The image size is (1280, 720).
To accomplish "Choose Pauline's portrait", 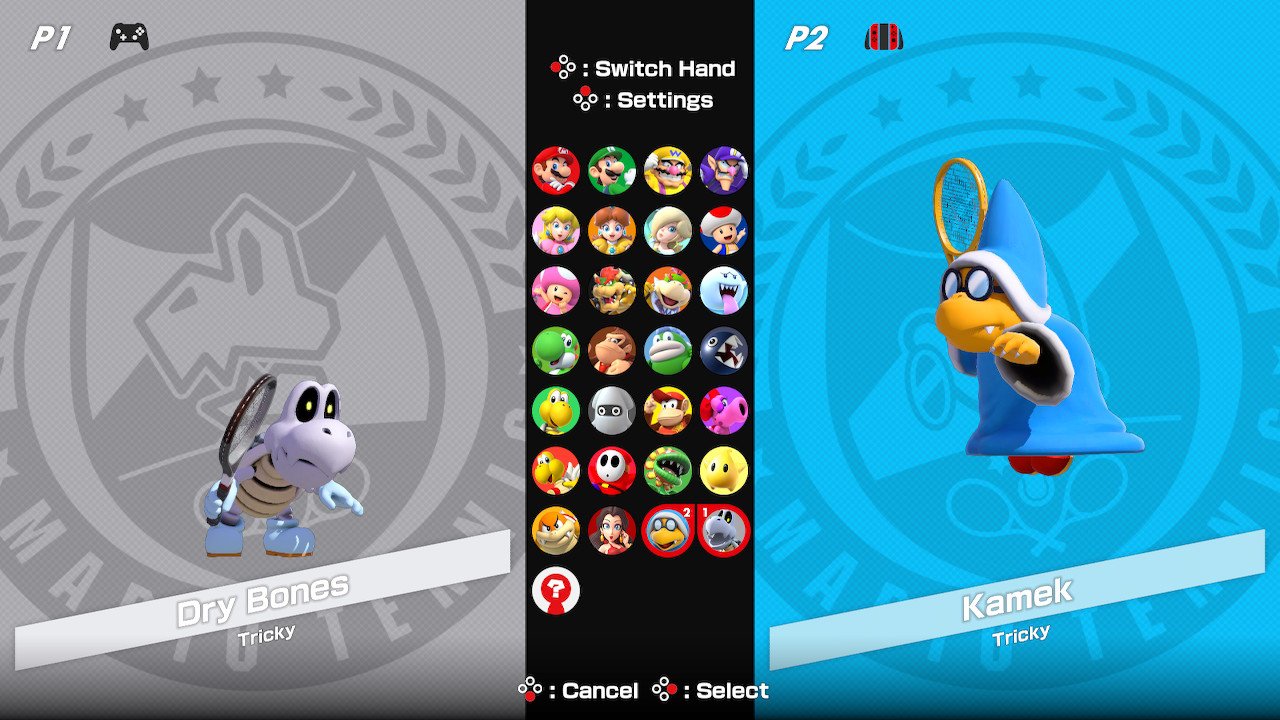I will pos(612,530).
